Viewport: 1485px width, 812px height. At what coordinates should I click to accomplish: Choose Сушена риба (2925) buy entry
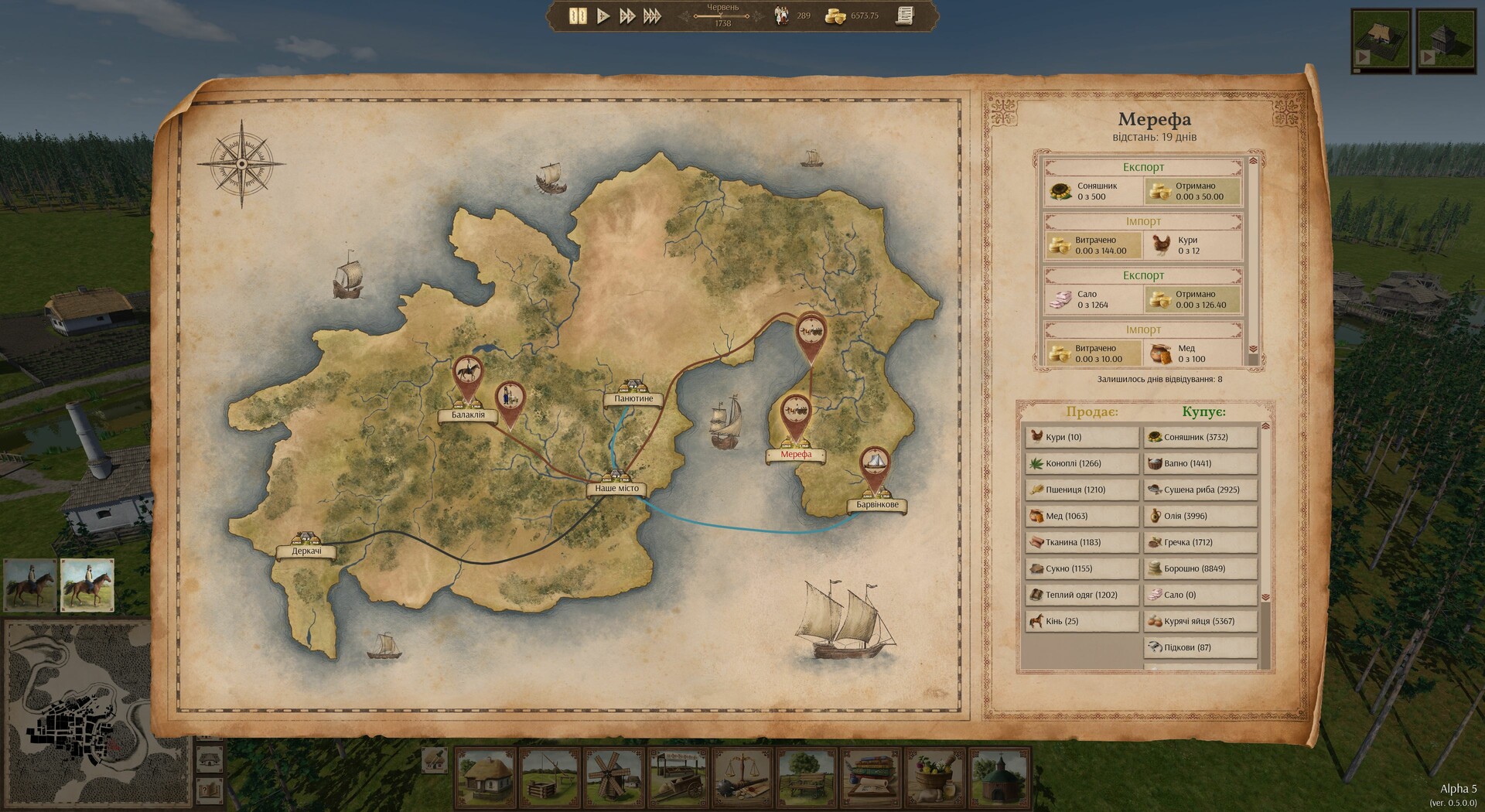tap(1200, 490)
